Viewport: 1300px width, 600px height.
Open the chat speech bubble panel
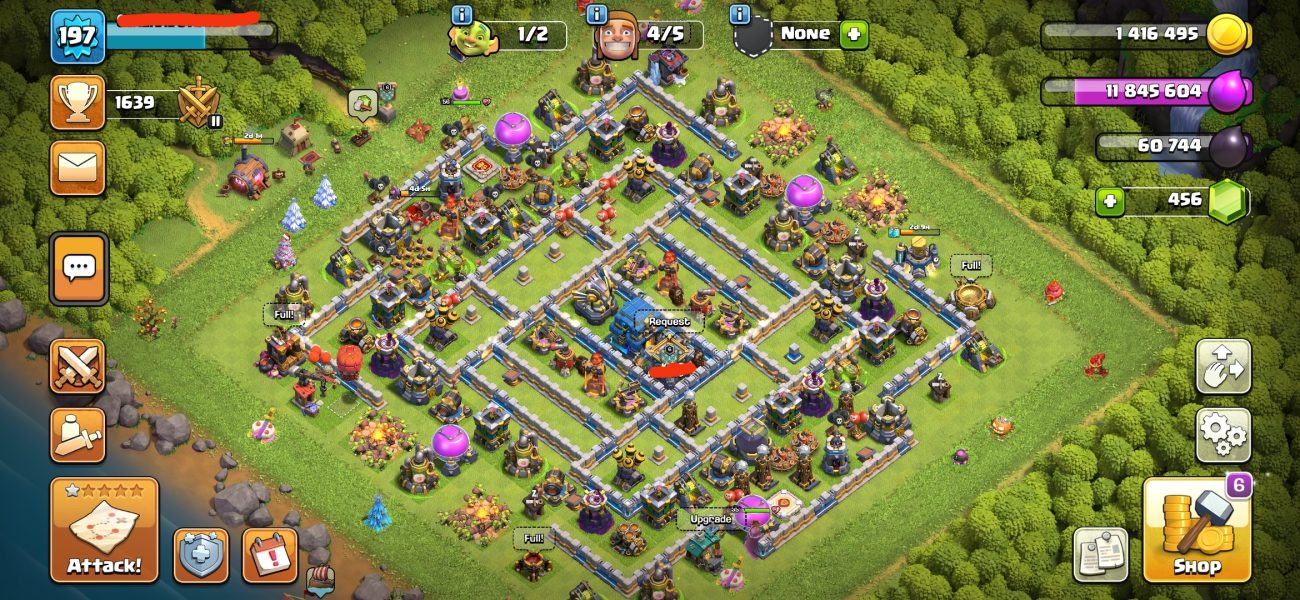point(78,268)
